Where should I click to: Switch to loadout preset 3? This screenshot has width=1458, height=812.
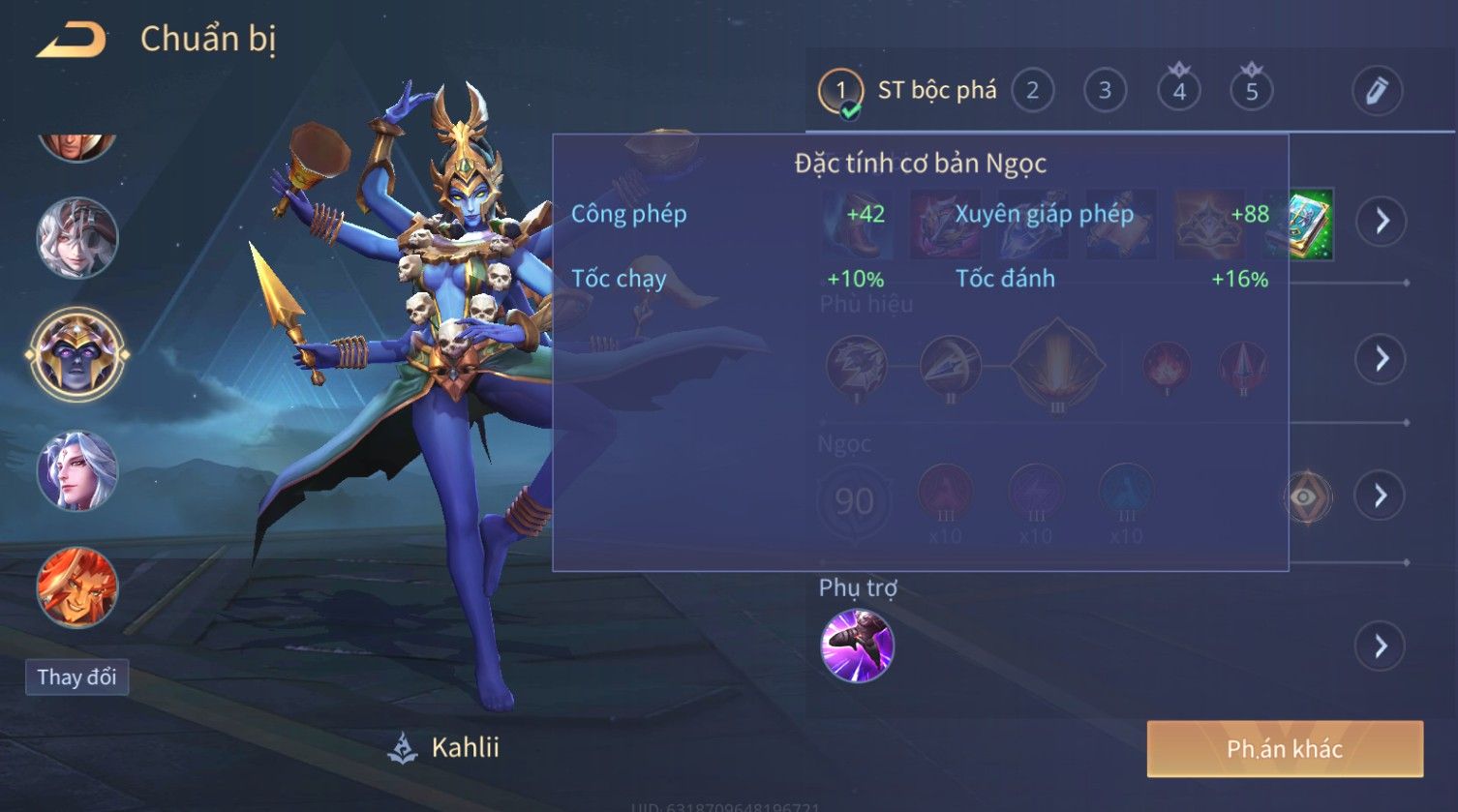click(x=1105, y=91)
